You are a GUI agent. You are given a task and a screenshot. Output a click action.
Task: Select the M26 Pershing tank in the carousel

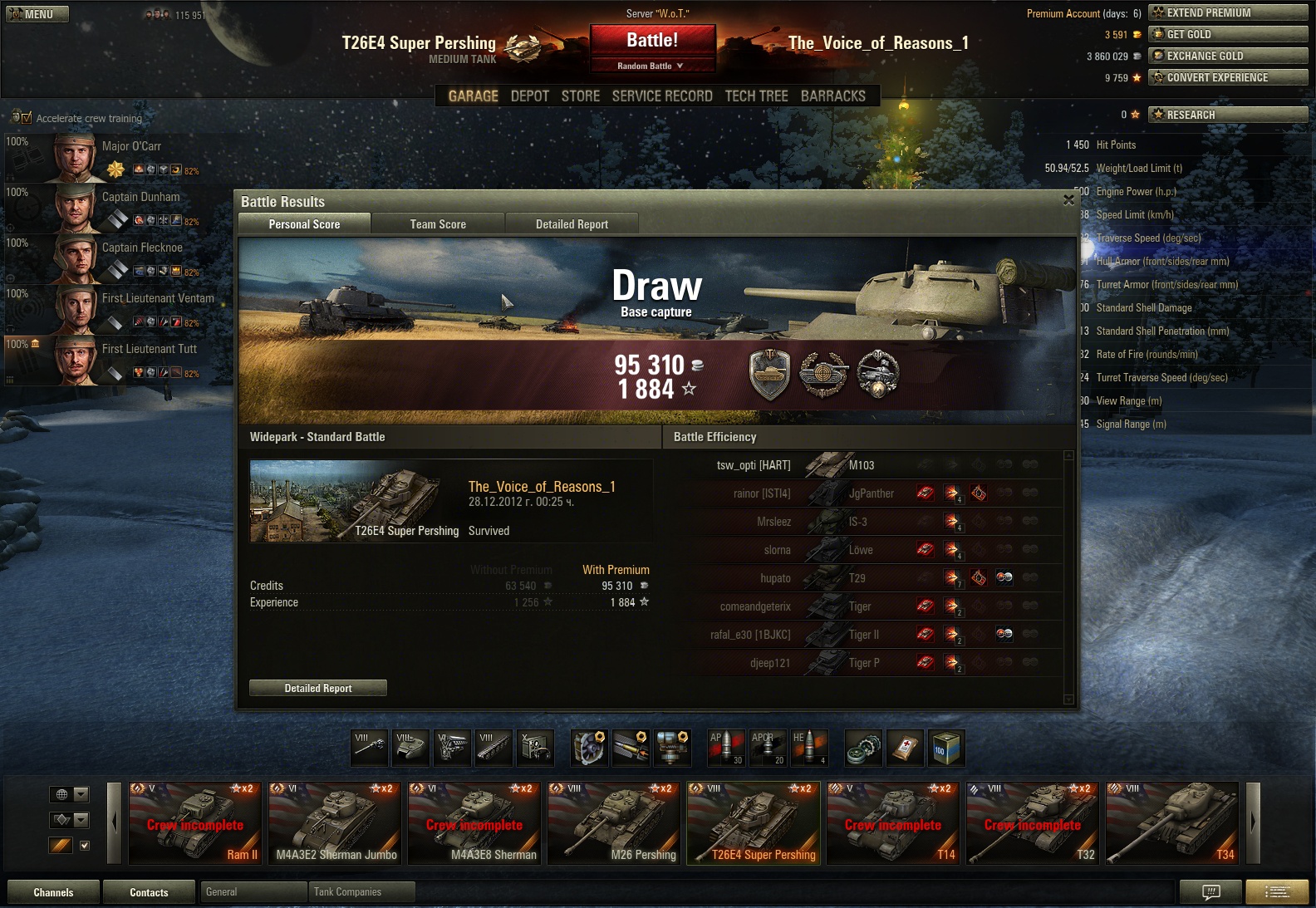click(x=616, y=823)
